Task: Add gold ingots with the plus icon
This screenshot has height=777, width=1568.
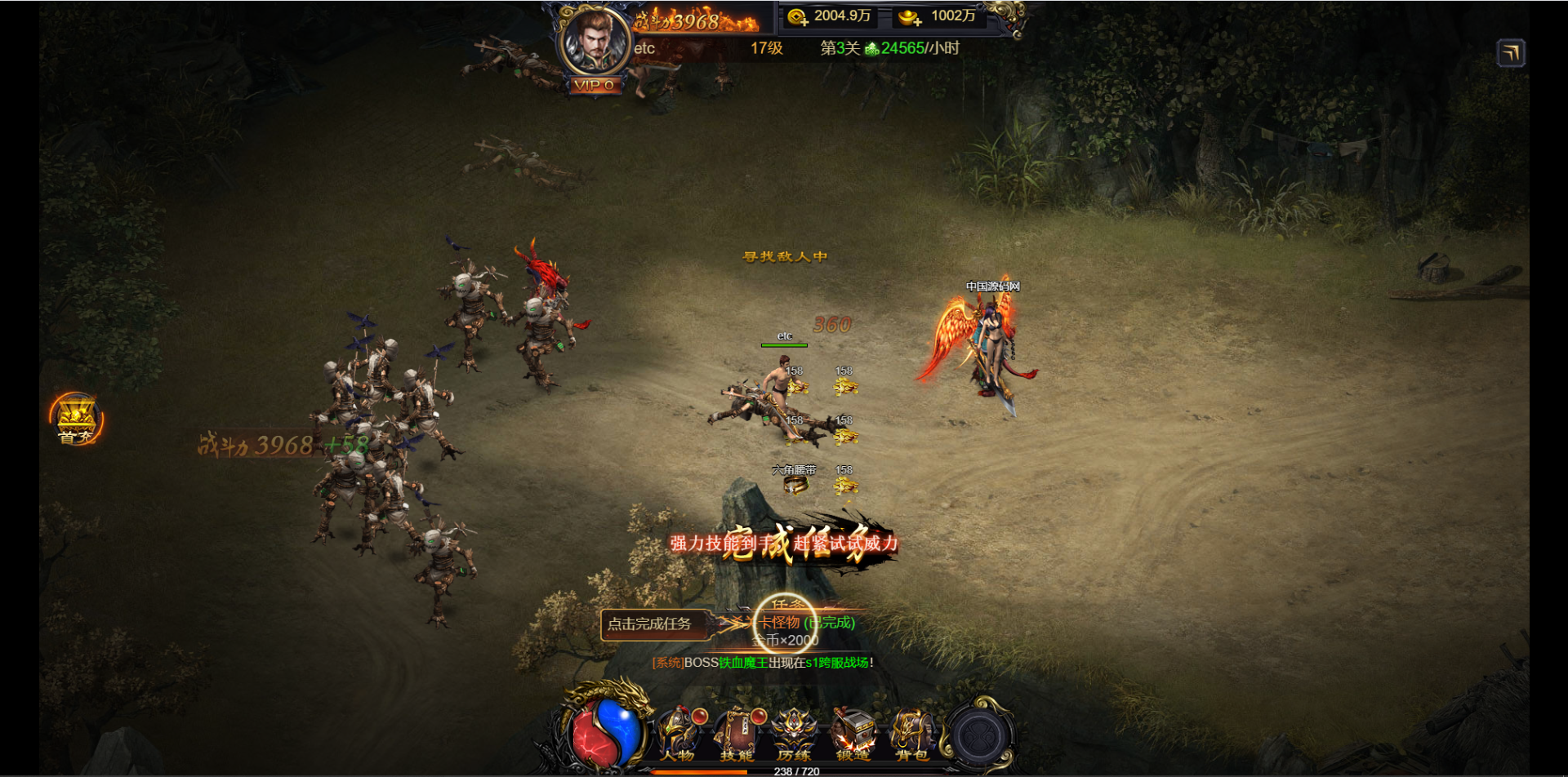Action: click(910, 17)
